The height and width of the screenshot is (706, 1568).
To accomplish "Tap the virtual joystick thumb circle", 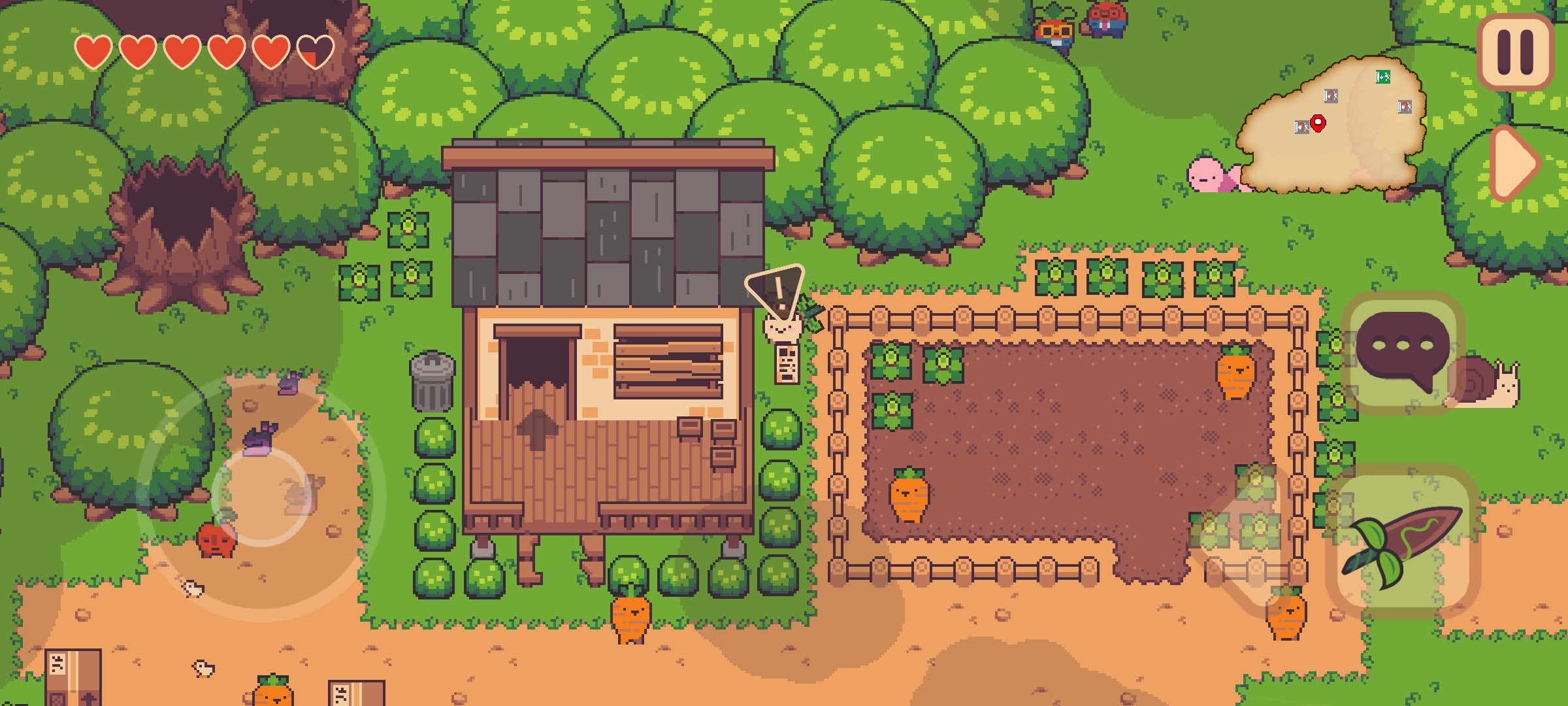I will pos(261,496).
